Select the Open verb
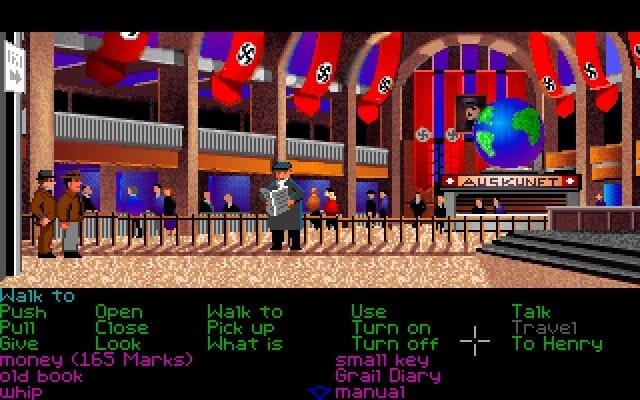This screenshot has height=400, width=640. click(119, 312)
